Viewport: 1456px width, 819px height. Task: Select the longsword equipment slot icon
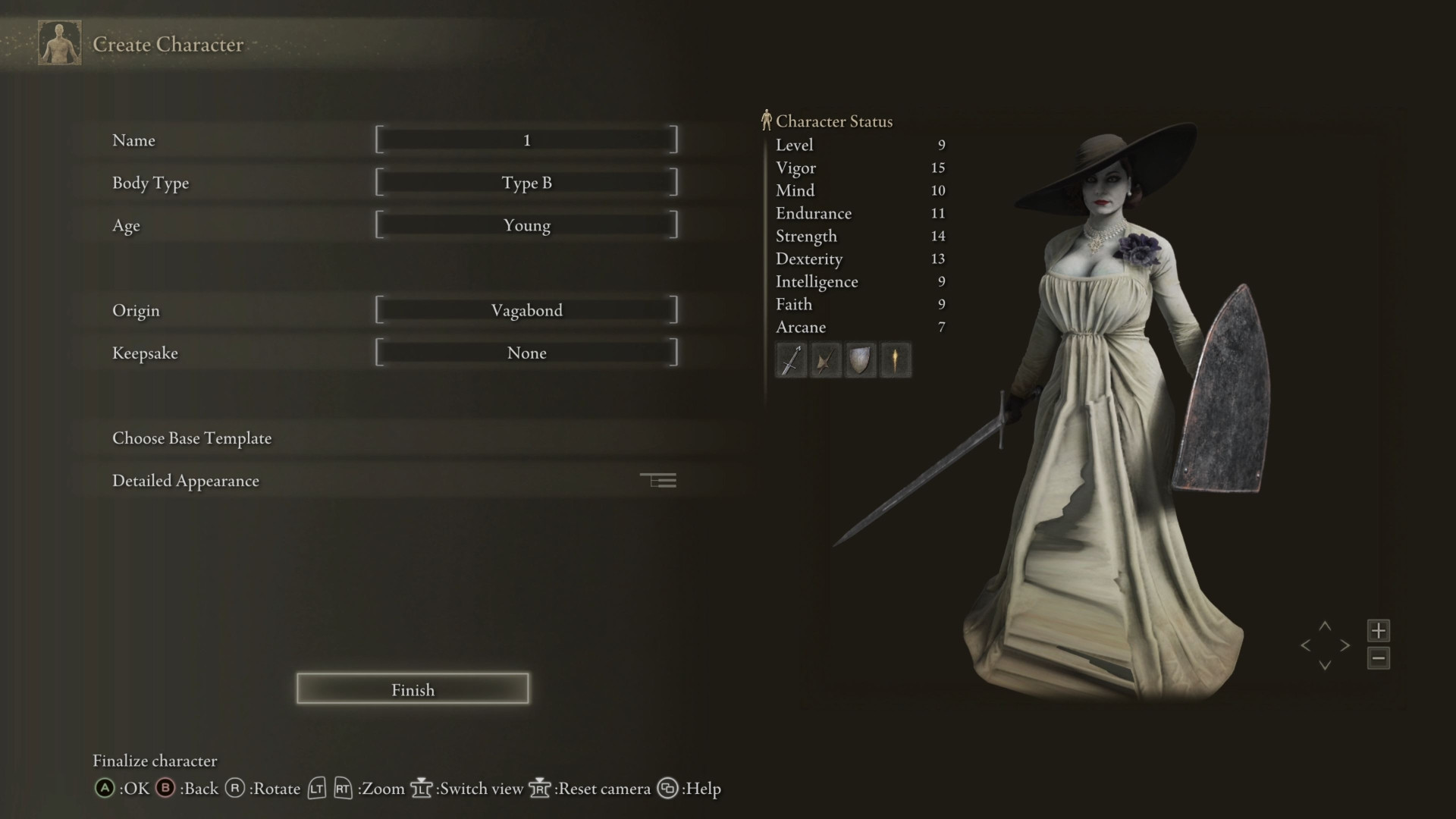tap(791, 360)
